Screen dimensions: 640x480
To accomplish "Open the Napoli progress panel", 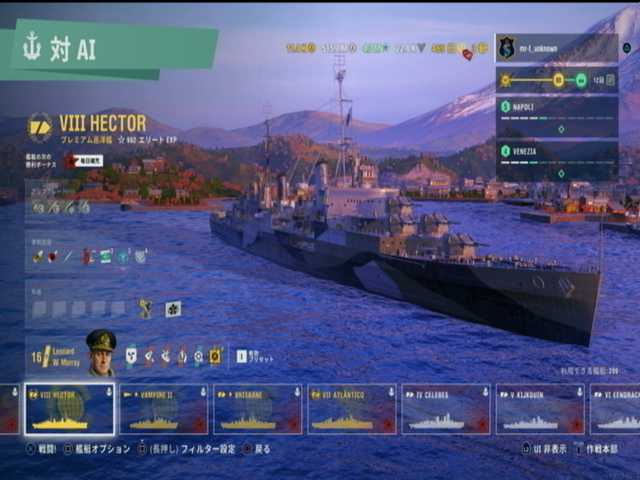I will coord(556,117).
